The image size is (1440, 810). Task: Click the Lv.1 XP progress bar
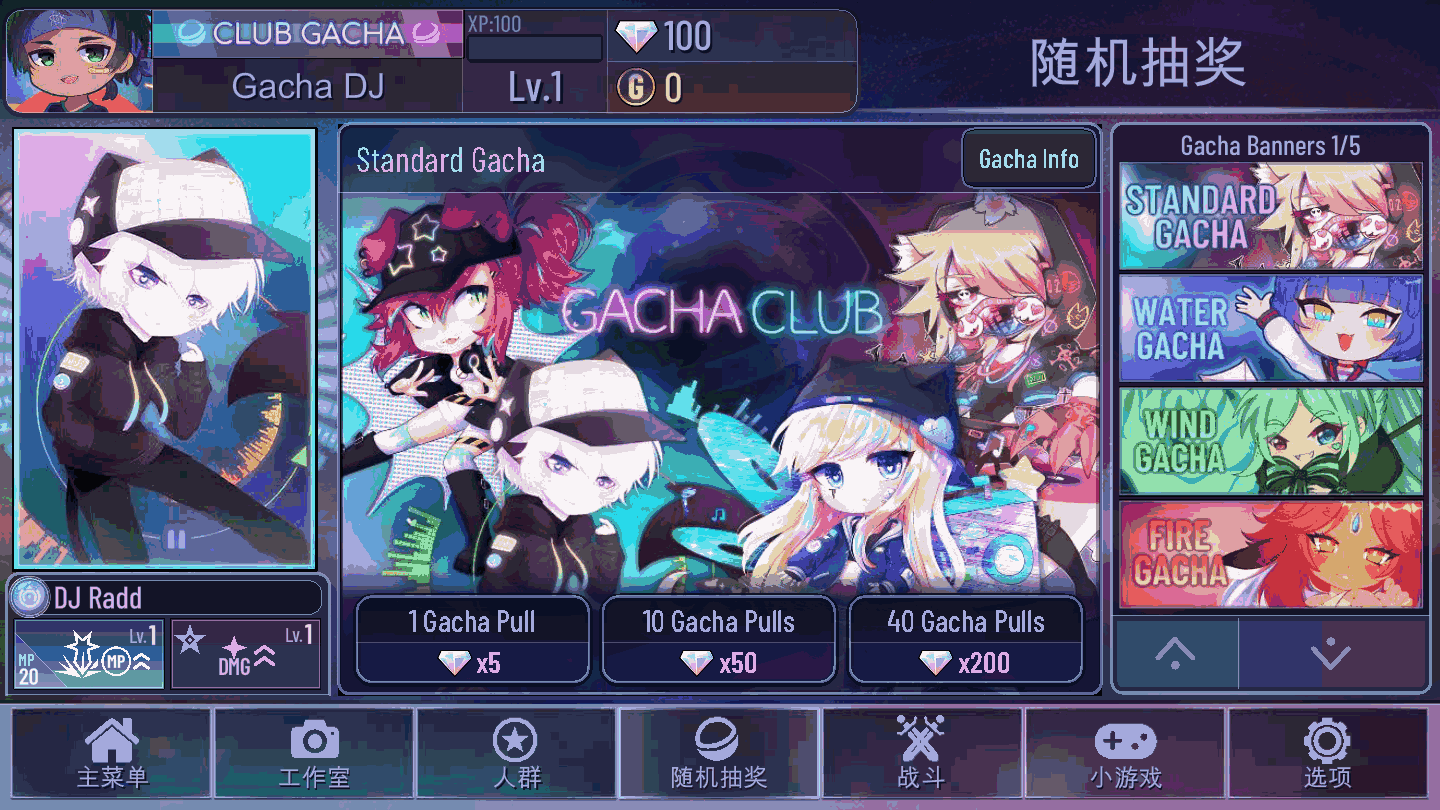tap(534, 47)
